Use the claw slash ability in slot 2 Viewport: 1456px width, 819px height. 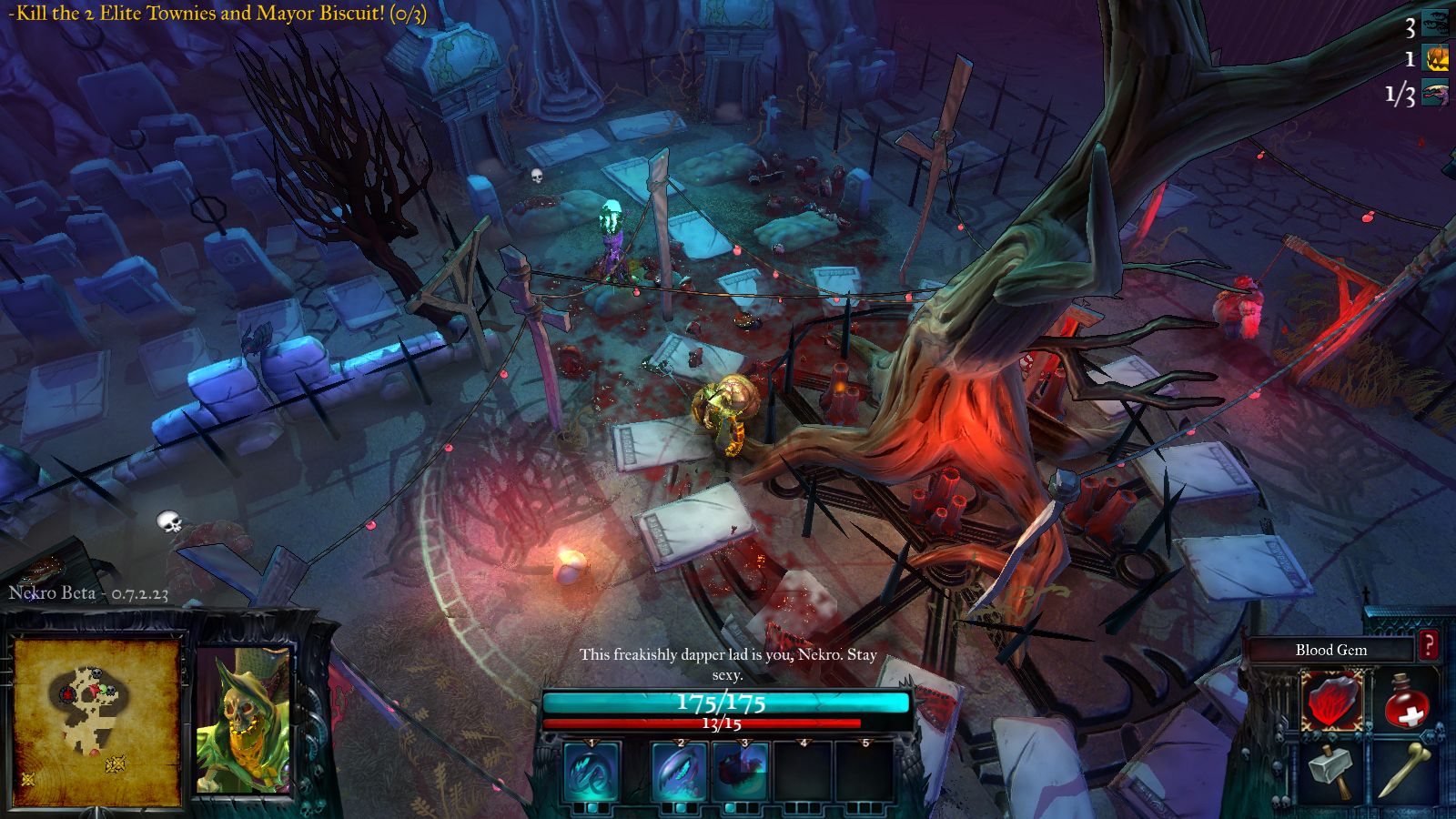click(680, 772)
